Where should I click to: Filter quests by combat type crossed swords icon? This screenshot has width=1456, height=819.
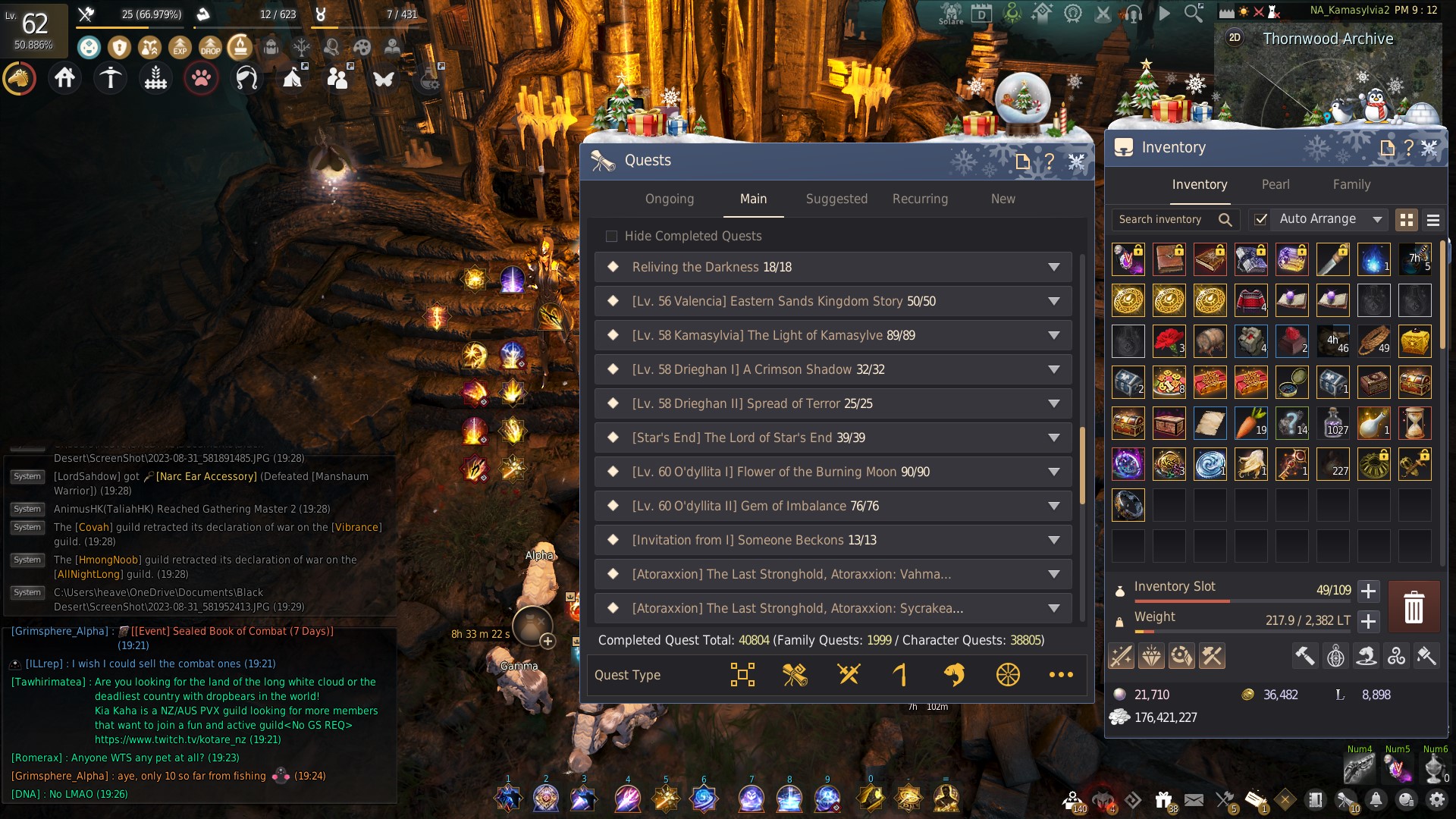coord(849,674)
